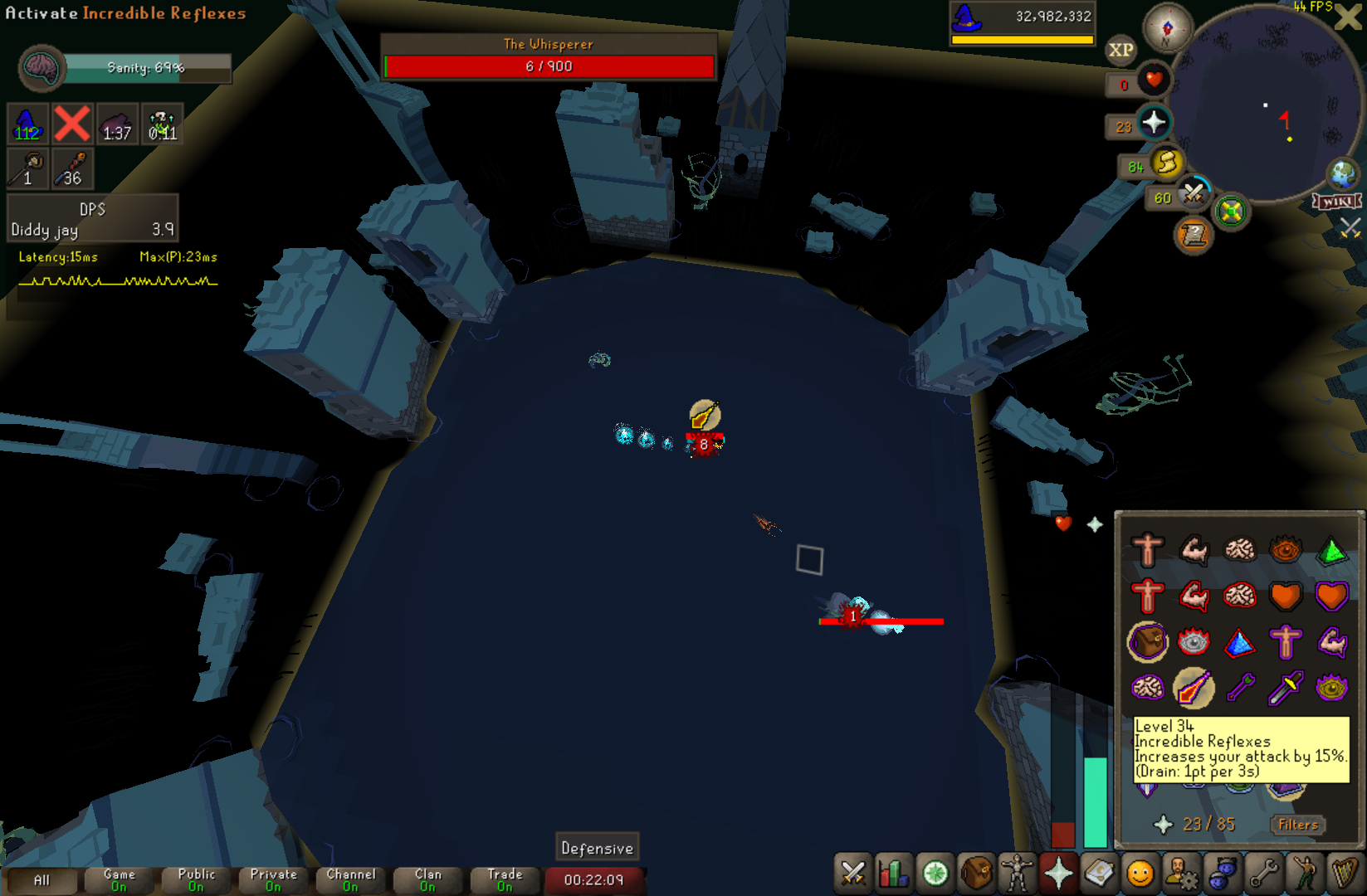Show the Worn Equipment tab
Screen dimensions: 1367x896
(x=1018, y=874)
